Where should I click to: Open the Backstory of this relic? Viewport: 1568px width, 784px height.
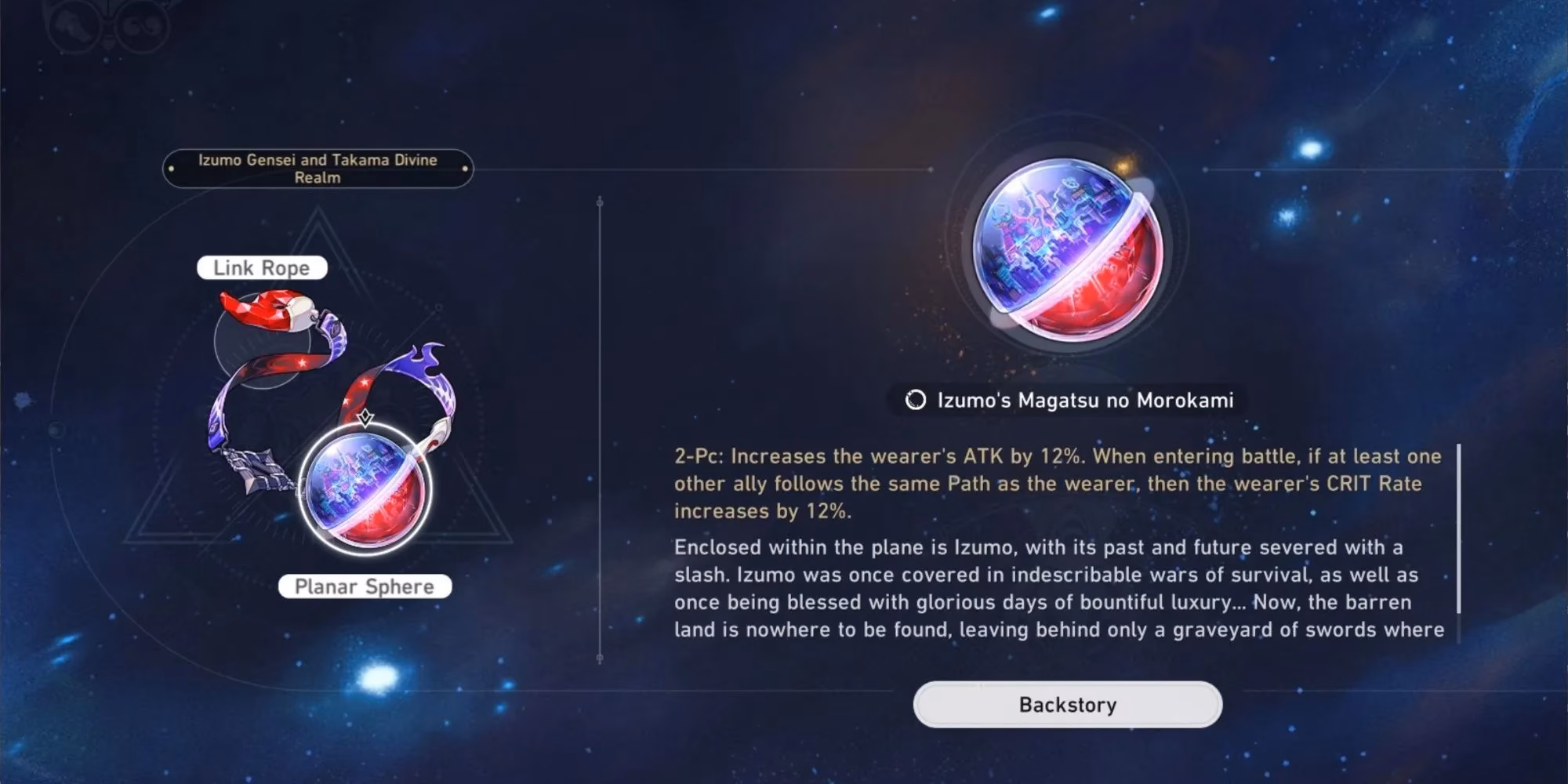point(1067,704)
